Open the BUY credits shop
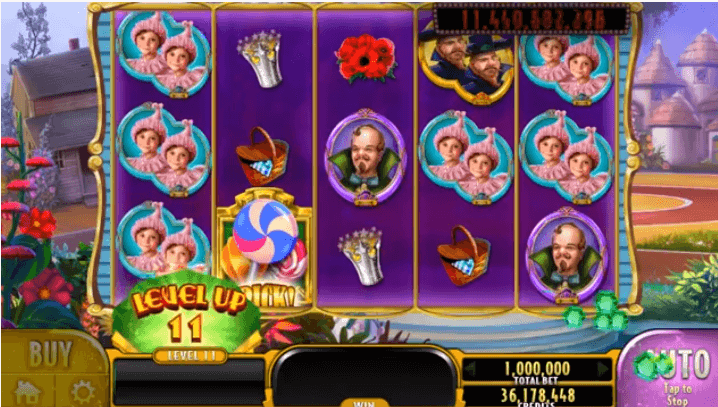 tap(50, 354)
